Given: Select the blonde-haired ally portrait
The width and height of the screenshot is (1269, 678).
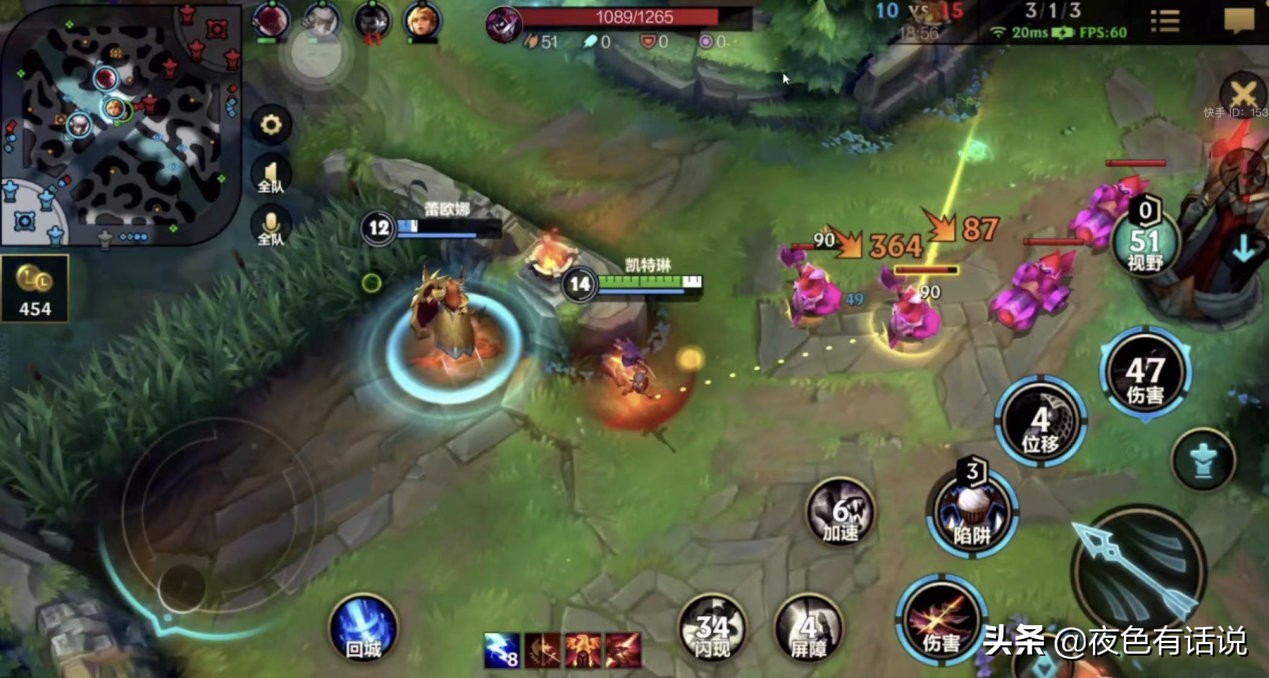Looking at the screenshot, I should pyautogui.click(x=422, y=19).
